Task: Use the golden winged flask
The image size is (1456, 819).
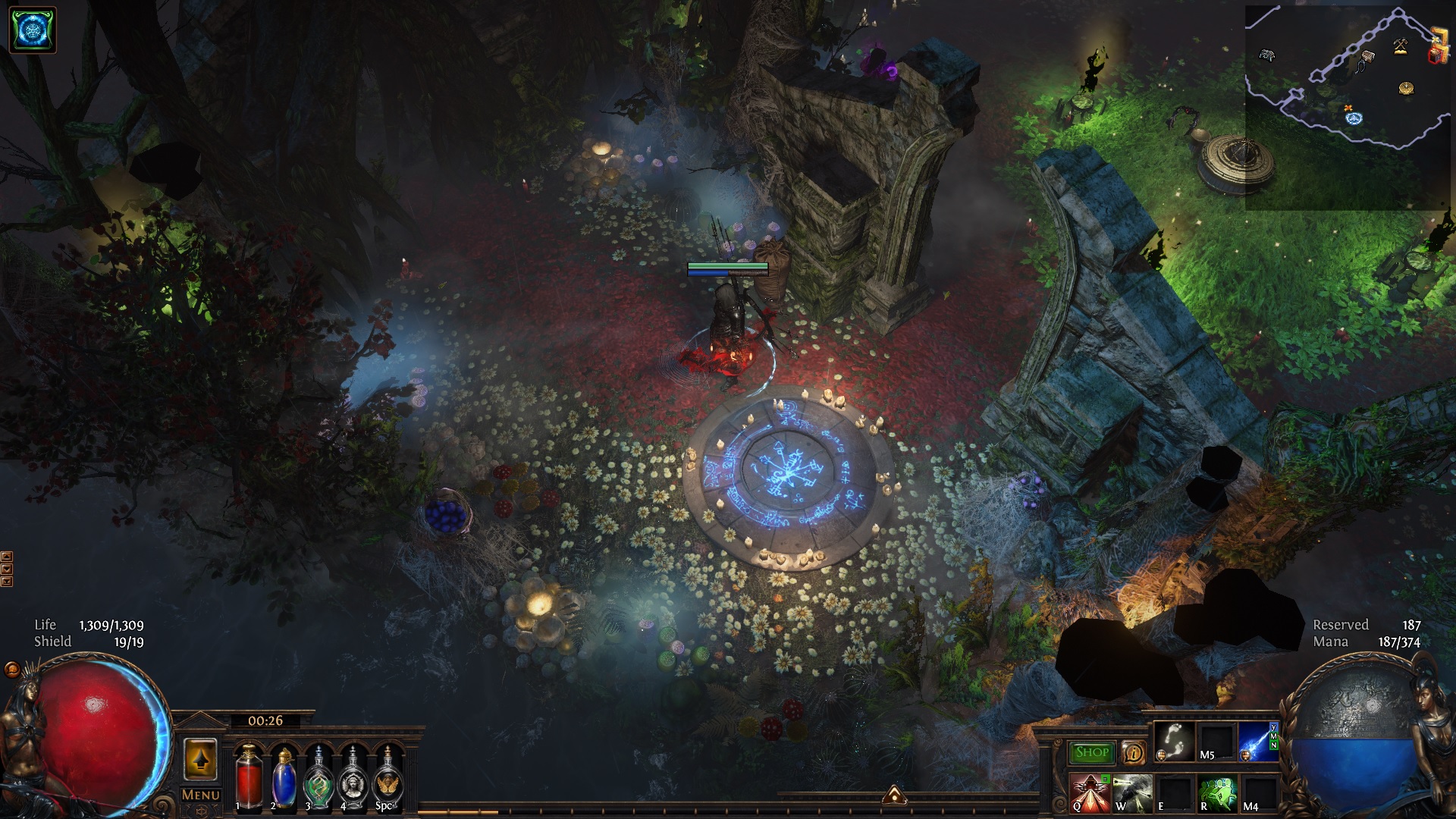Action: coord(388,777)
